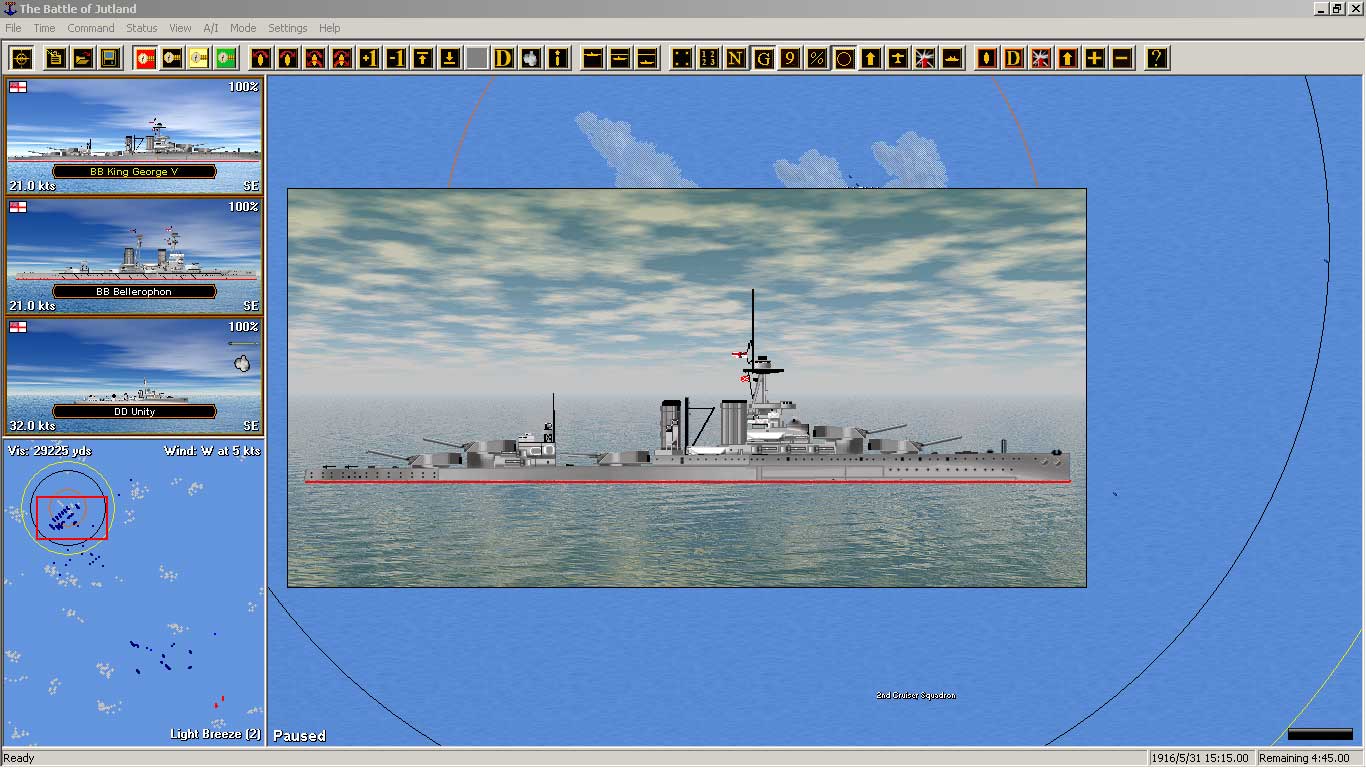Toggle the % percentage display icon
This screenshot has width=1366, height=768.
click(818, 58)
